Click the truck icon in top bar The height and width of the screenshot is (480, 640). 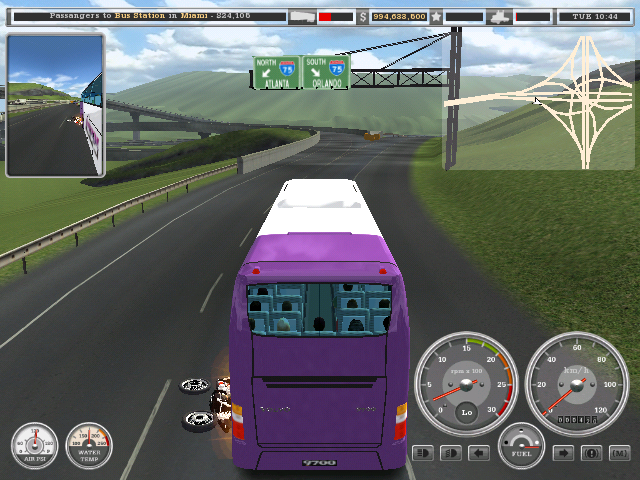coord(302,17)
